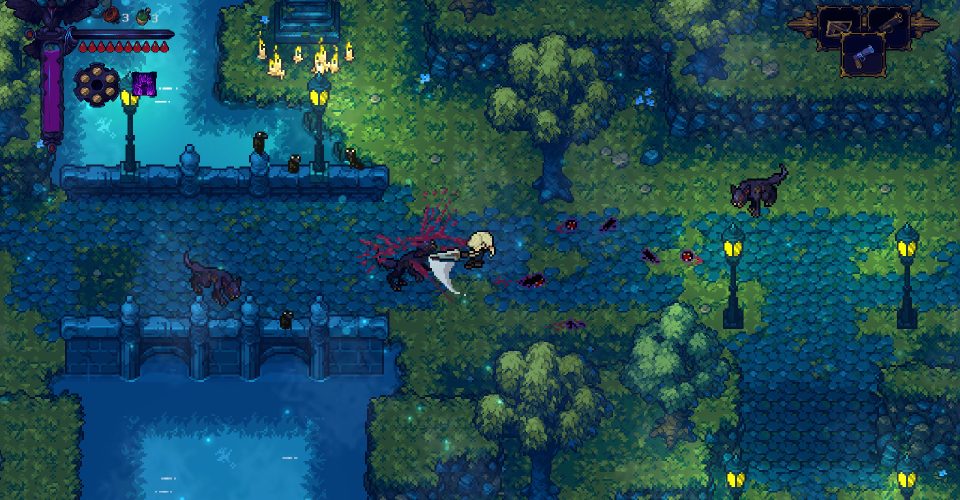Use the red consumable item icon
This screenshot has width=960, height=500.
[110, 15]
